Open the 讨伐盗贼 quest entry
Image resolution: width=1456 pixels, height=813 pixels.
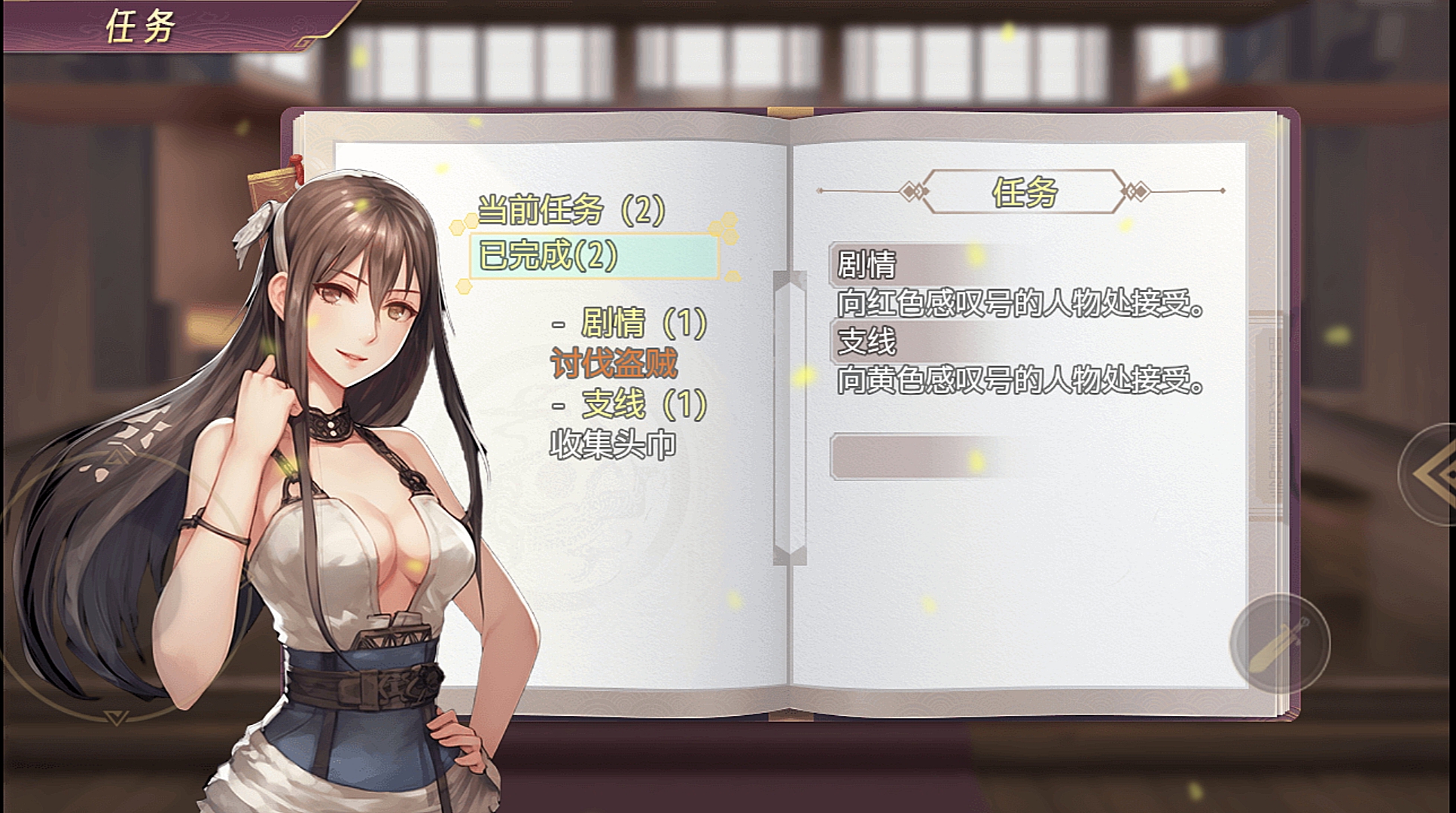coord(614,364)
